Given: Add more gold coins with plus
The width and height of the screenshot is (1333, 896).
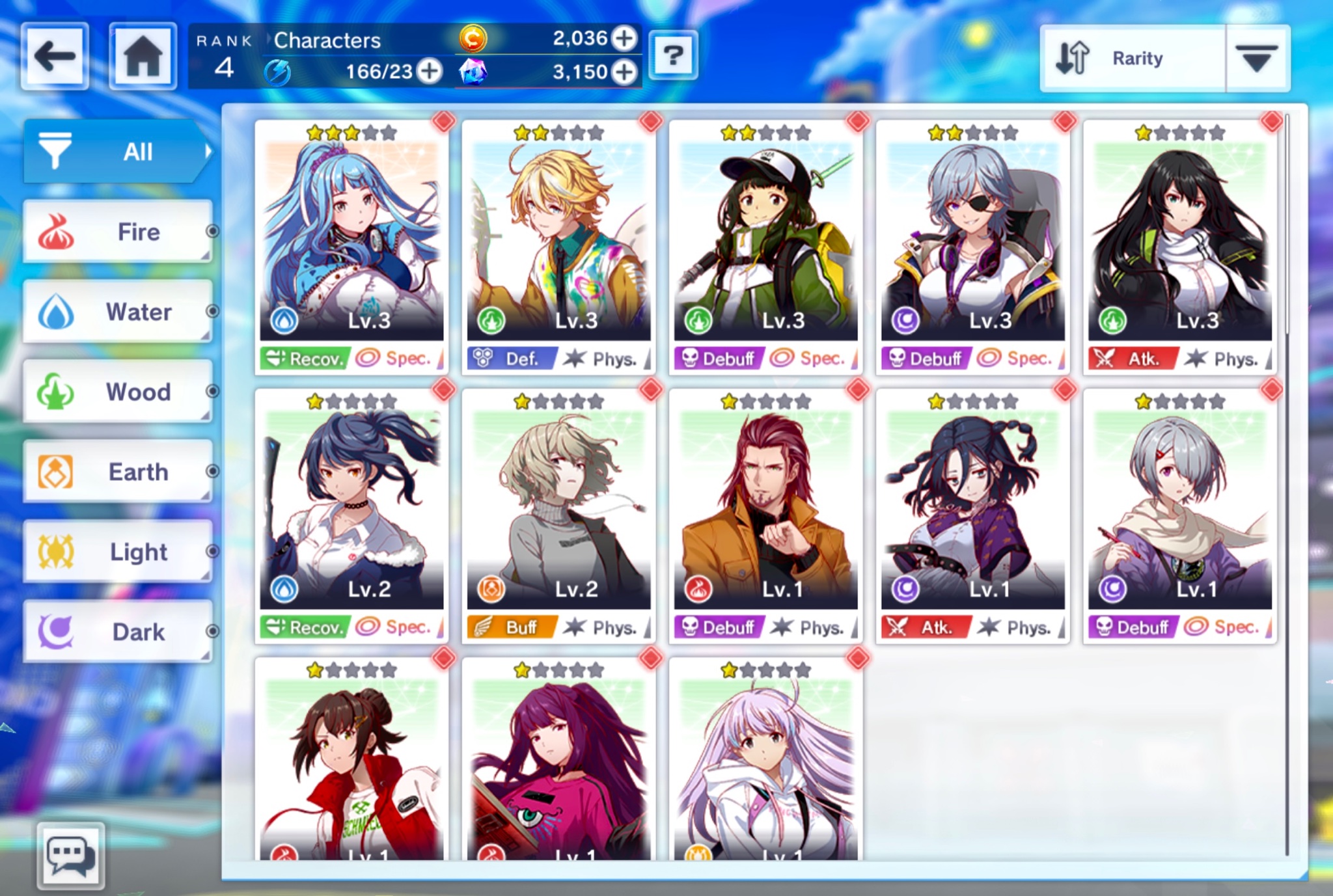Looking at the screenshot, I should [x=625, y=38].
